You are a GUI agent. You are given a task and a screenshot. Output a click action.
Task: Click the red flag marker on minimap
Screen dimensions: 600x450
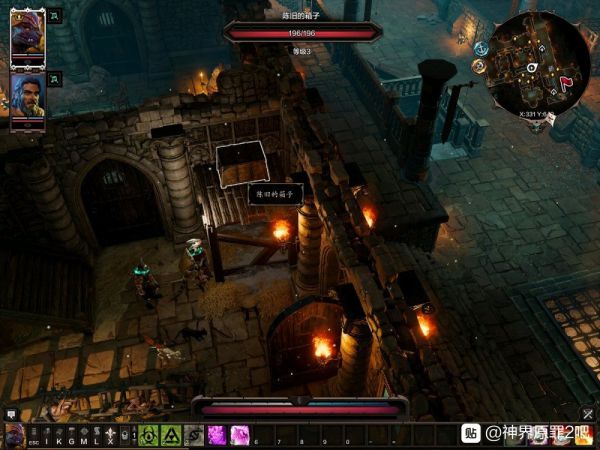[566, 80]
